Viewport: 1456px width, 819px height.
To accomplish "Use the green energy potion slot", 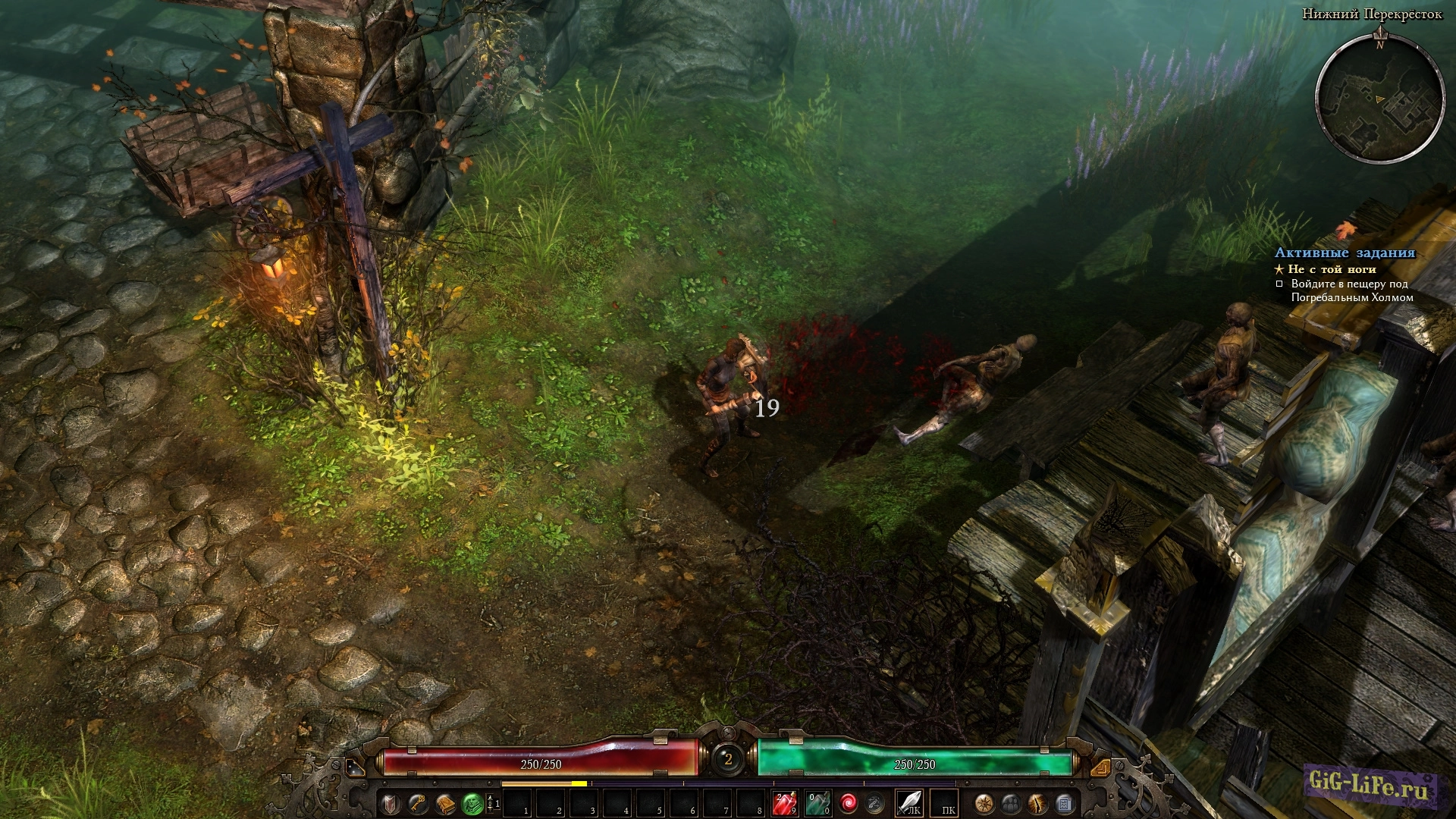I will 817,803.
